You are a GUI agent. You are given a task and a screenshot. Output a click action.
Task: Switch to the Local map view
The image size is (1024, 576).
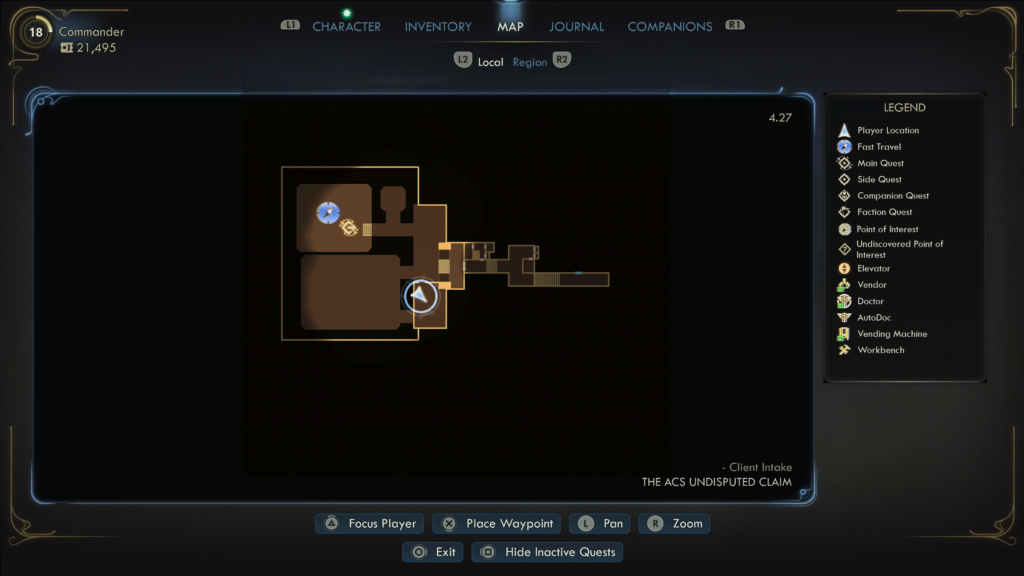pos(490,62)
